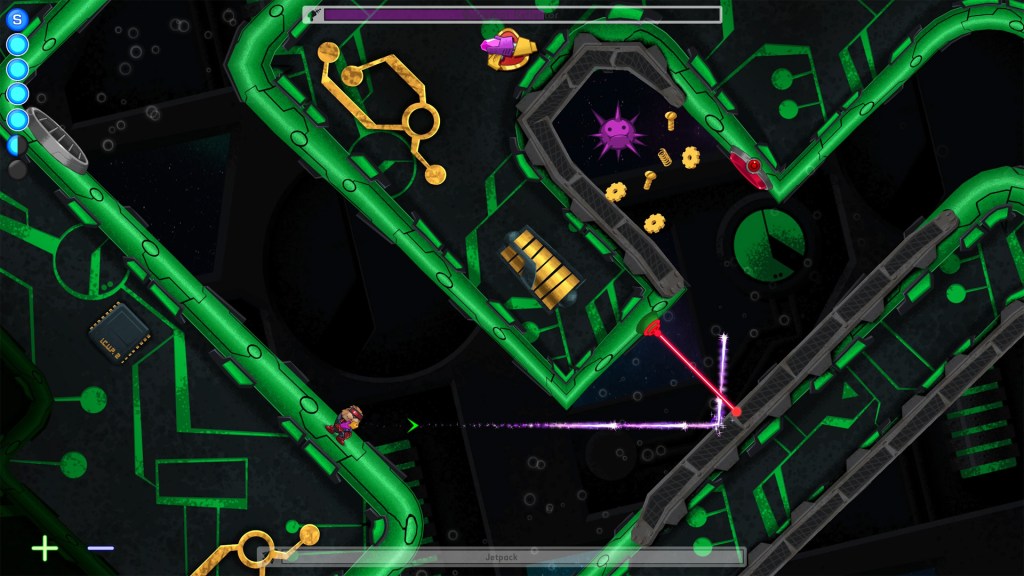Image resolution: width=1024 pixels, height=576 pixels.
Task: Select the blue S shield orb
Action: [17, 18]
